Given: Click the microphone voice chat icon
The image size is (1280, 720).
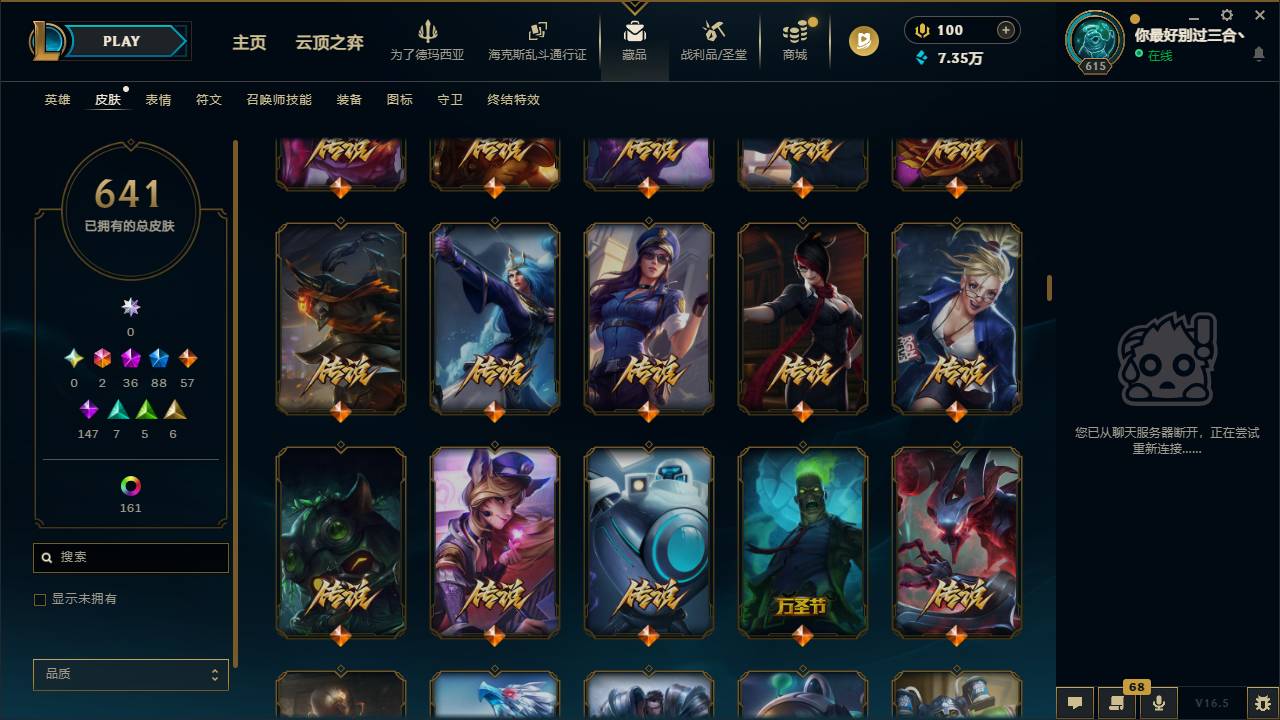Looking at the screenshot, I should click(1157, 703).
